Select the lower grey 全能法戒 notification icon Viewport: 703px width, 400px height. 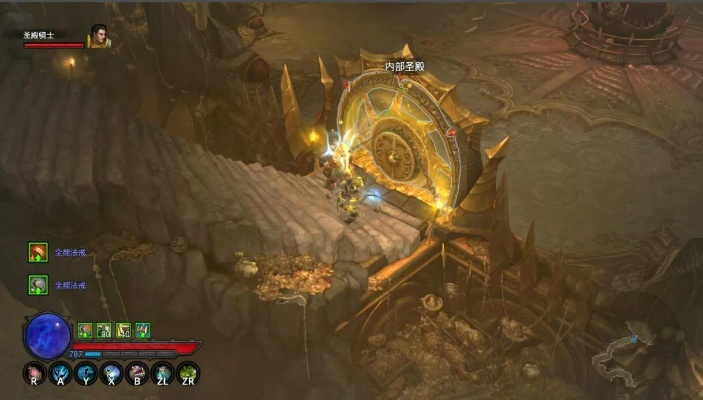39,284
